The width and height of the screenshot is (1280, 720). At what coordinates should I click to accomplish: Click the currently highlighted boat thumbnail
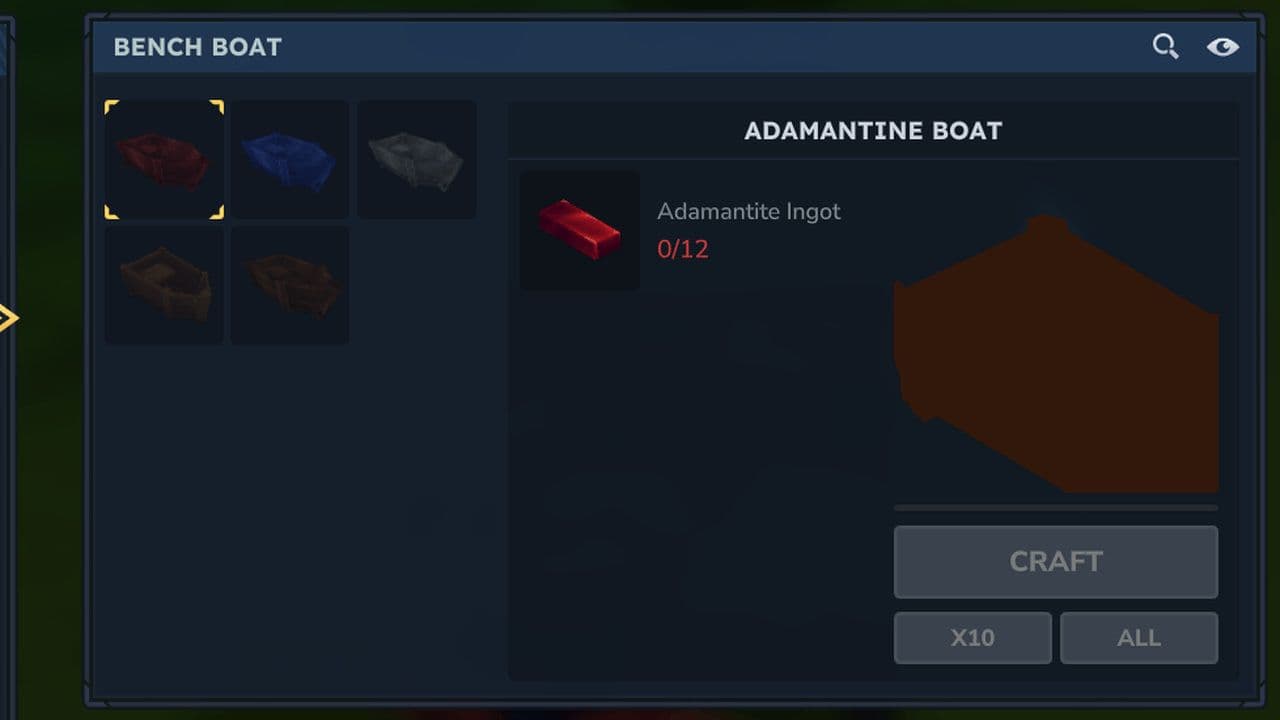[164, 158]
